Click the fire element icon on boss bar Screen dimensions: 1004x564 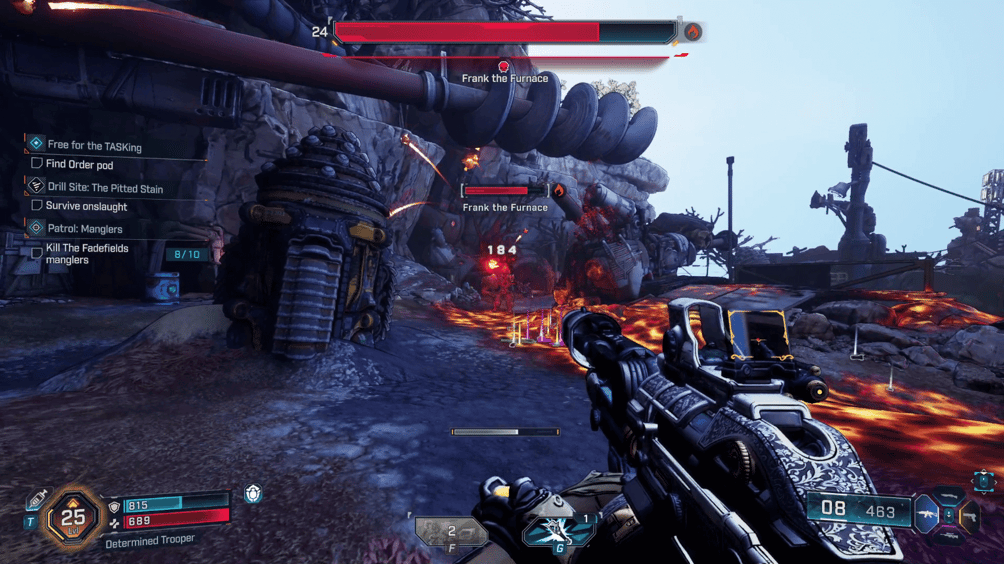click(692, 32)
